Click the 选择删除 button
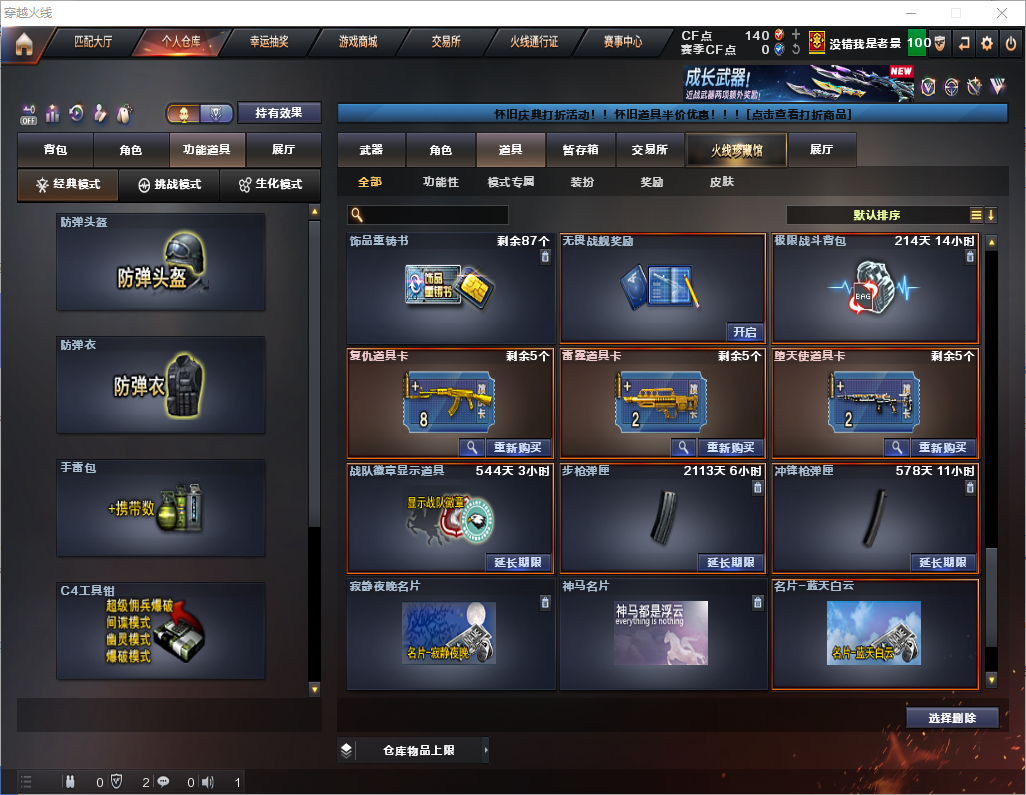This screenshot has width=1026, height=795. [952, 718]
